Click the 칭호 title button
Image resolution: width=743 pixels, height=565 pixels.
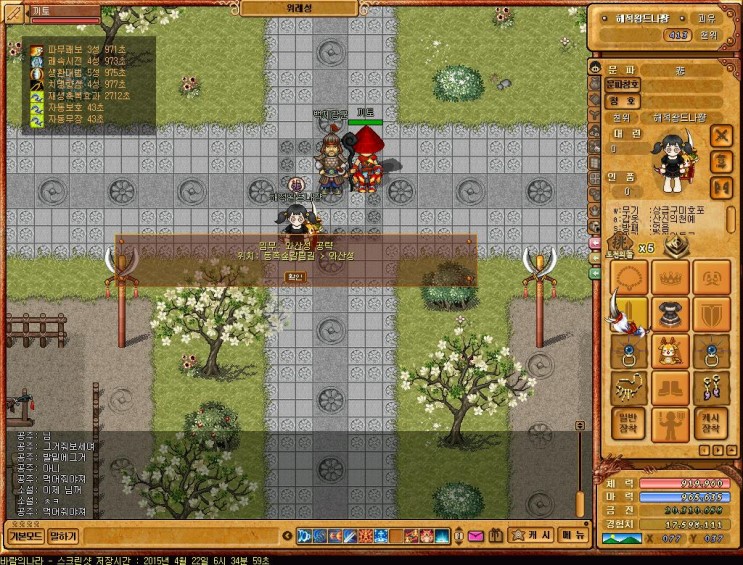[620, 100]
